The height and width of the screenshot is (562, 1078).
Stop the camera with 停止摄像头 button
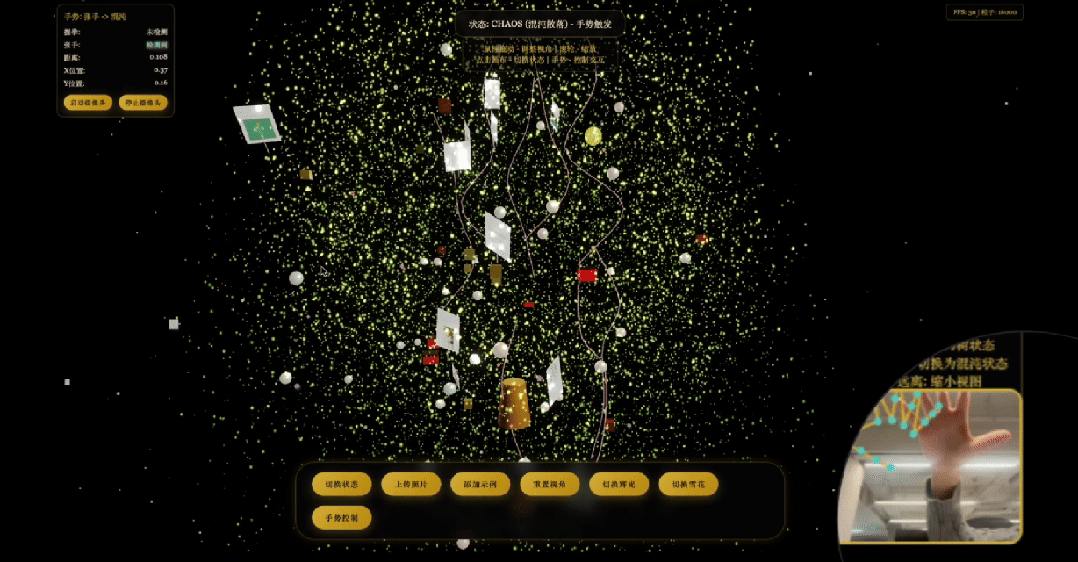tap(143, 102)
